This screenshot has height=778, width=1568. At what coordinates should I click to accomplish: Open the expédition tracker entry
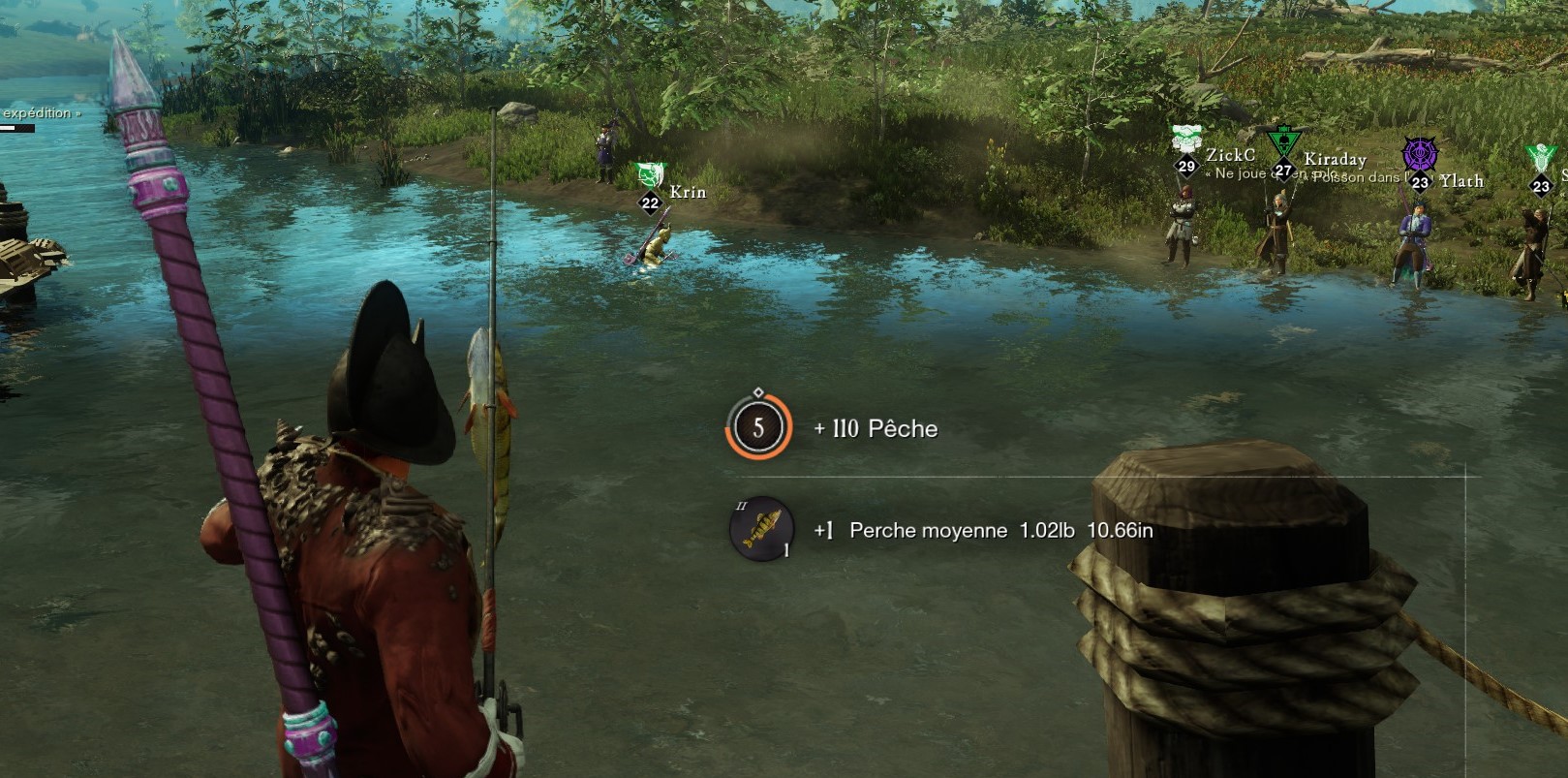(x=39, y=113)
